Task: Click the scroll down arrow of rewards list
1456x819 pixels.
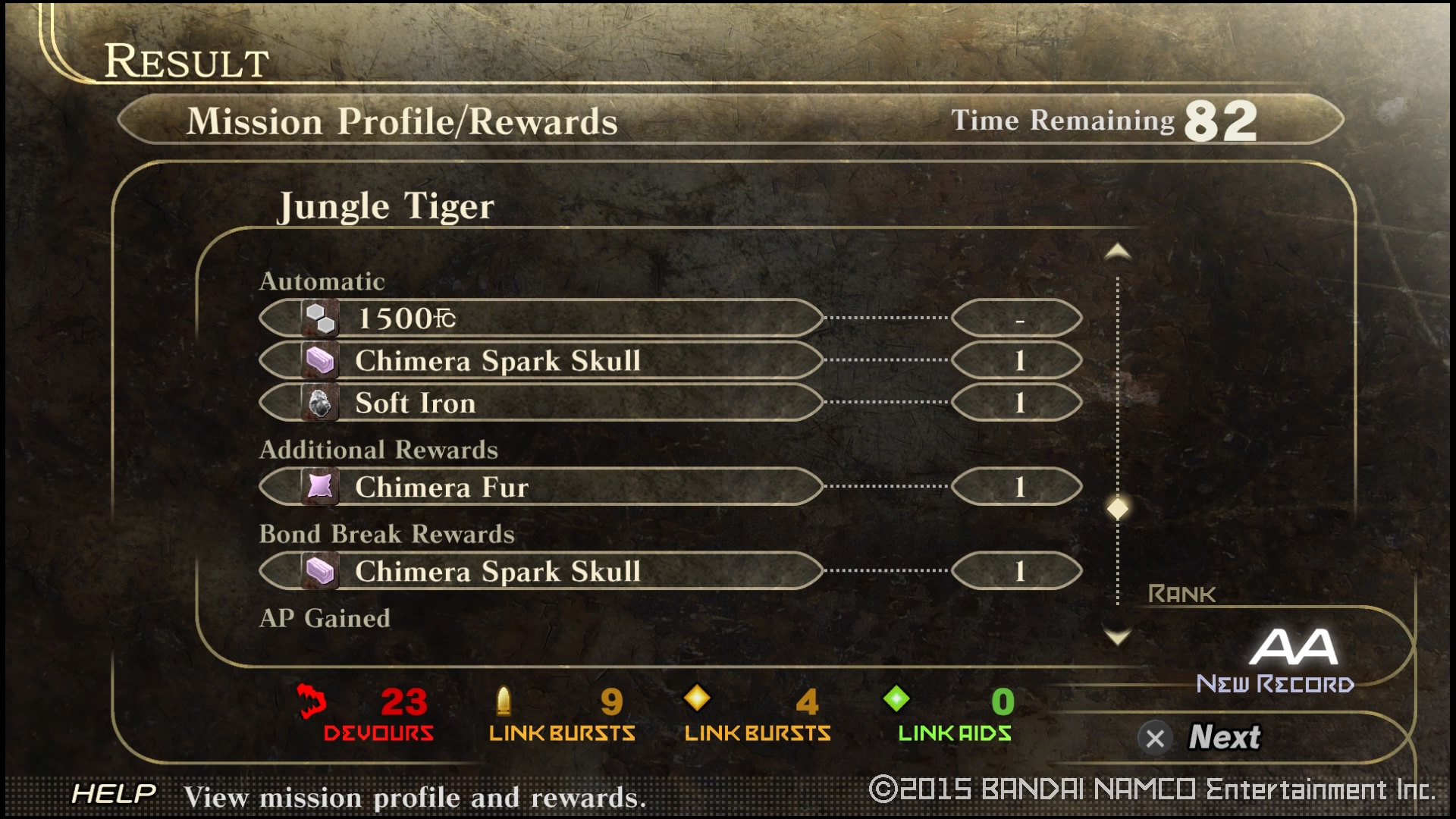Action: 1117,635
